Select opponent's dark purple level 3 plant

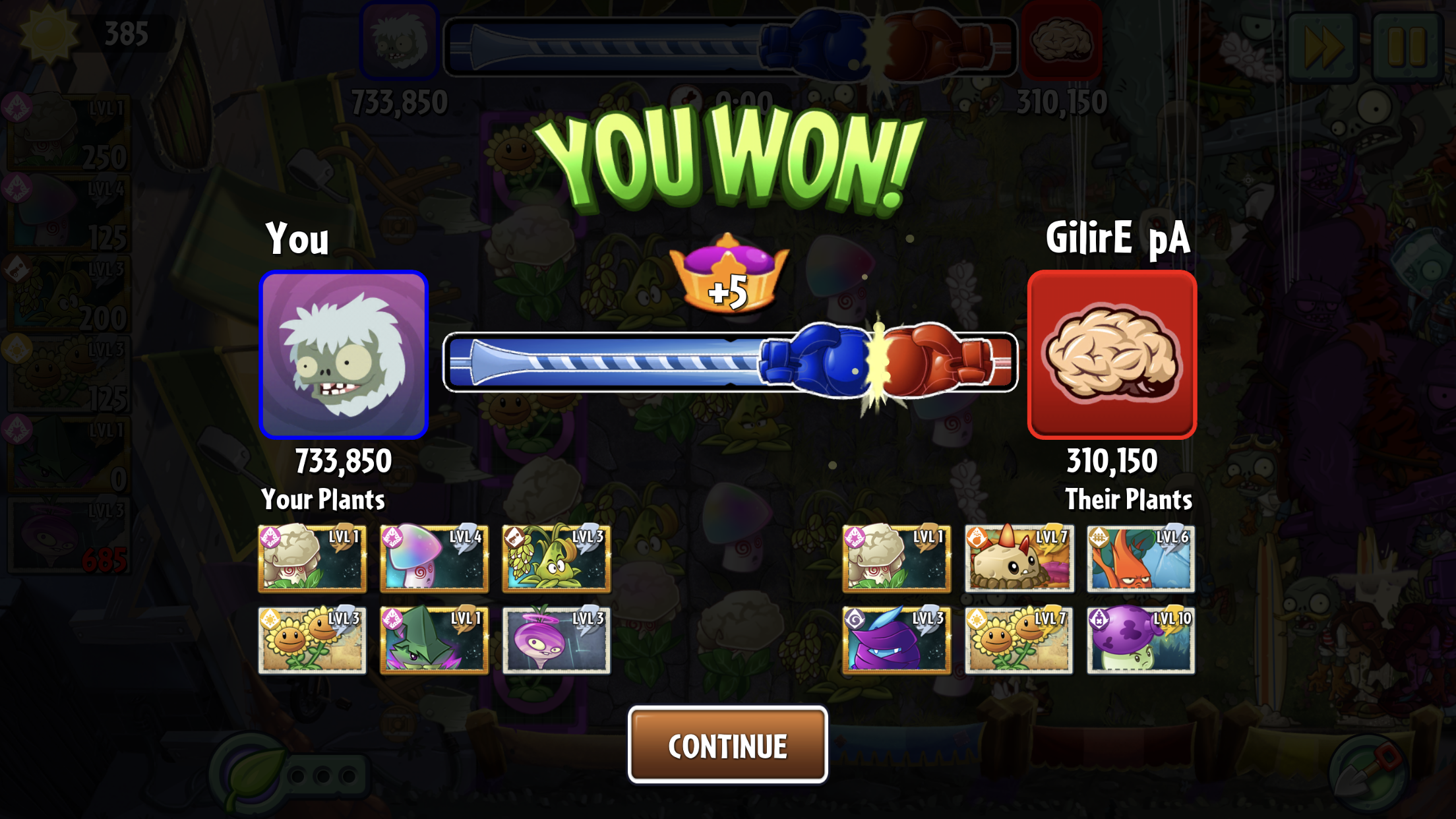(x=896, y=640)
